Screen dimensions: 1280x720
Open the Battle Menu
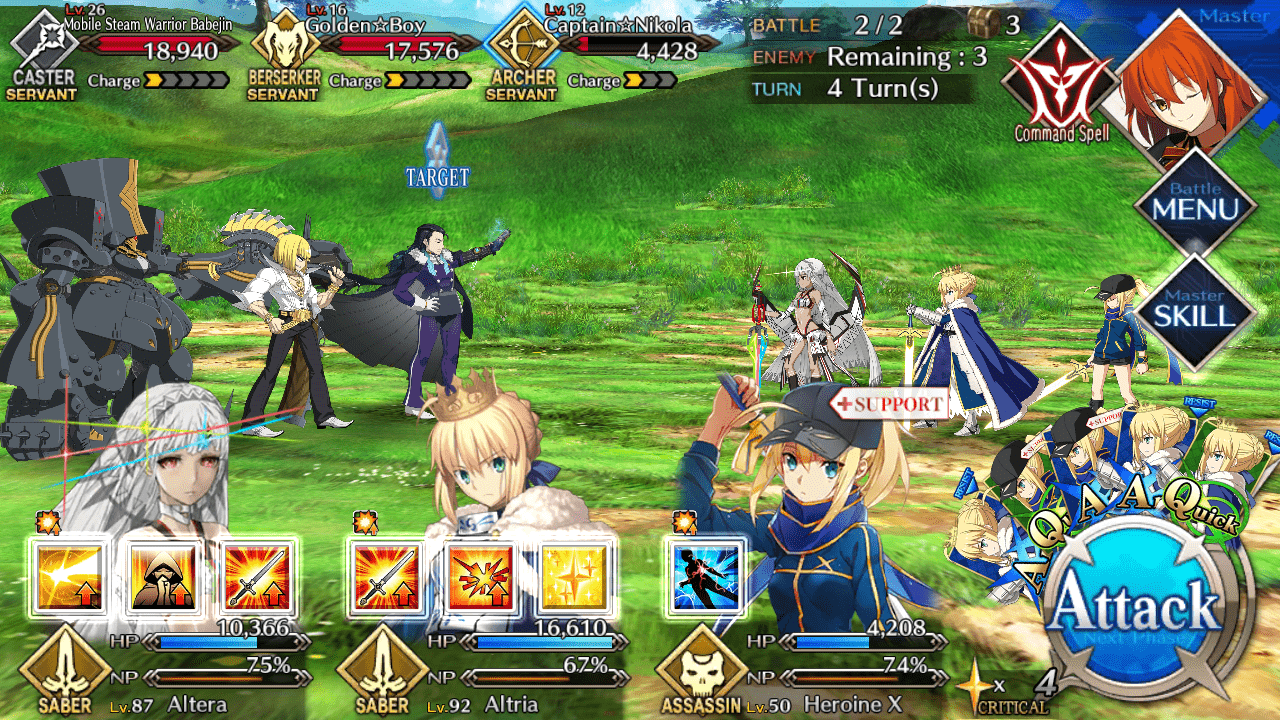(x=1195, y=207)
